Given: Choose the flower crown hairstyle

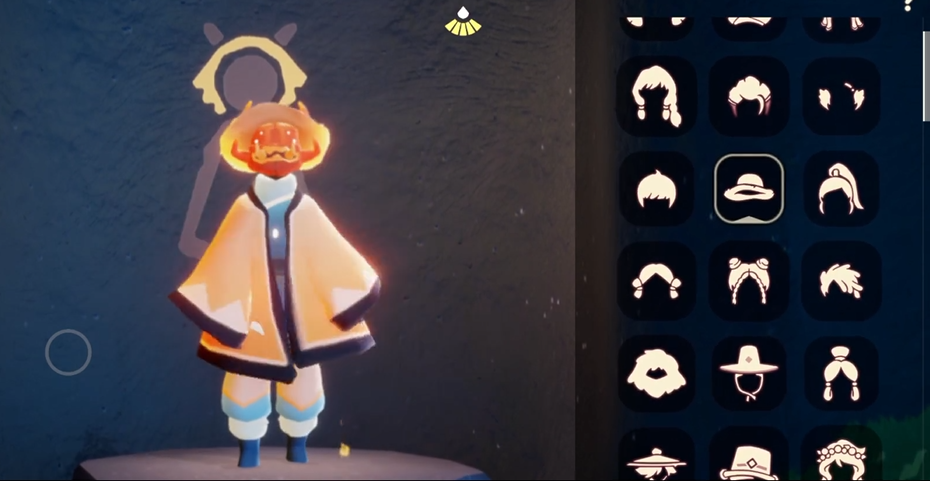Looking at the screenshot, I should tap(841, 460).
